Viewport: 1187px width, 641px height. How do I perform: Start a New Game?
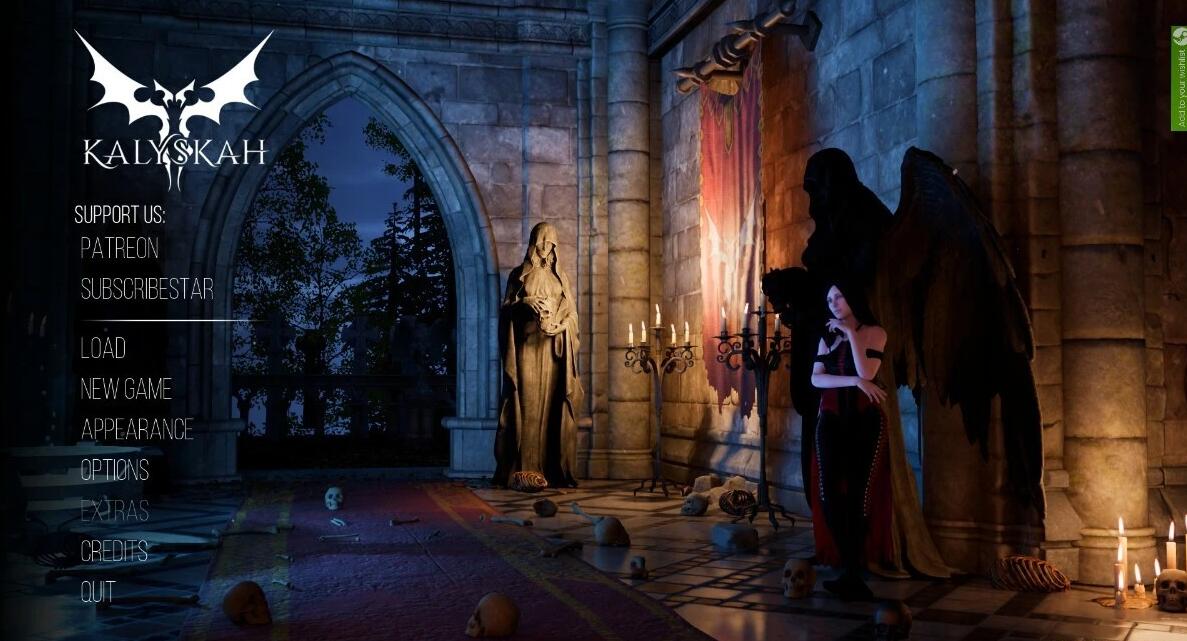tap(126, 389)
